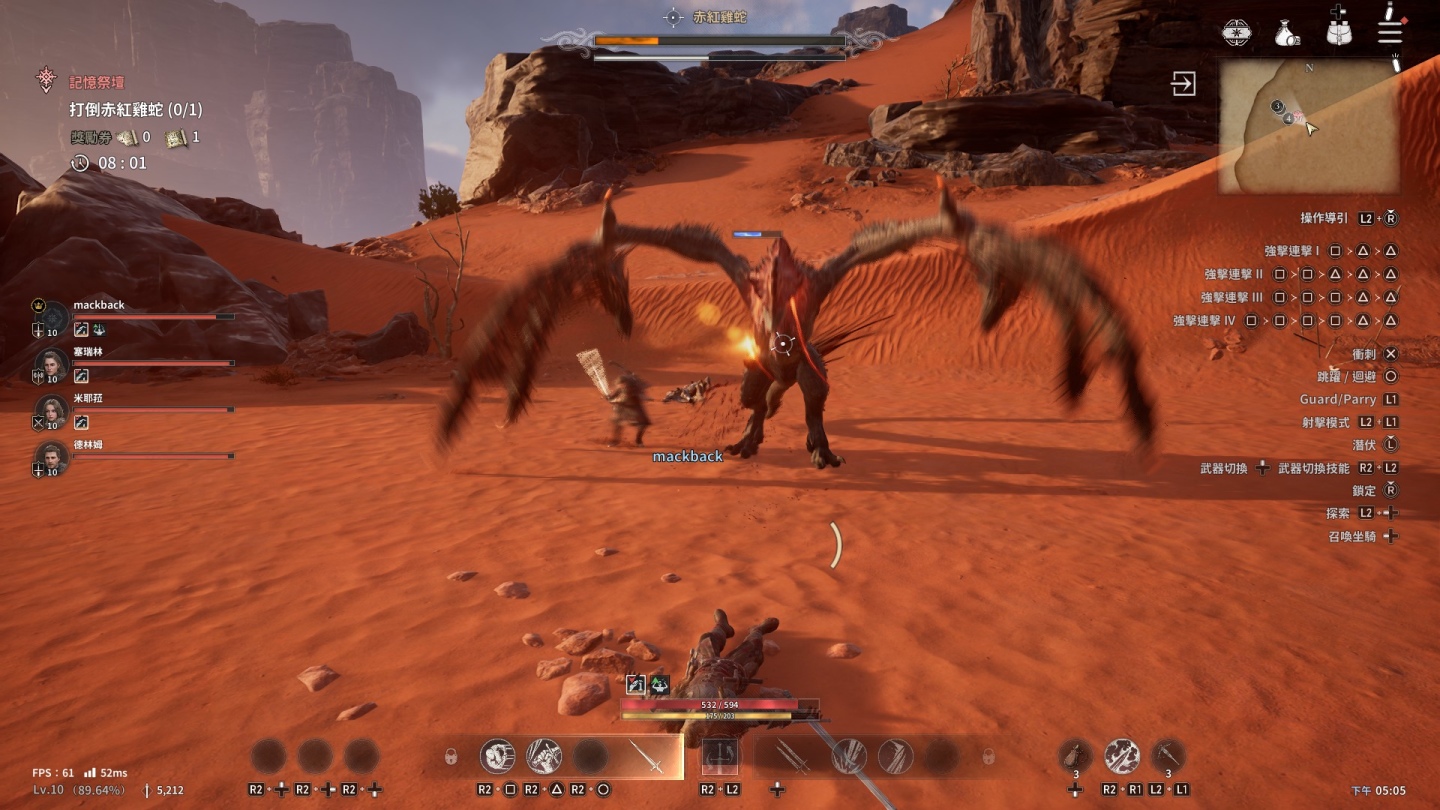This screenshot has height=810, width=1440.
Task: Select party leader mackback's portrait
Action: 52,316
